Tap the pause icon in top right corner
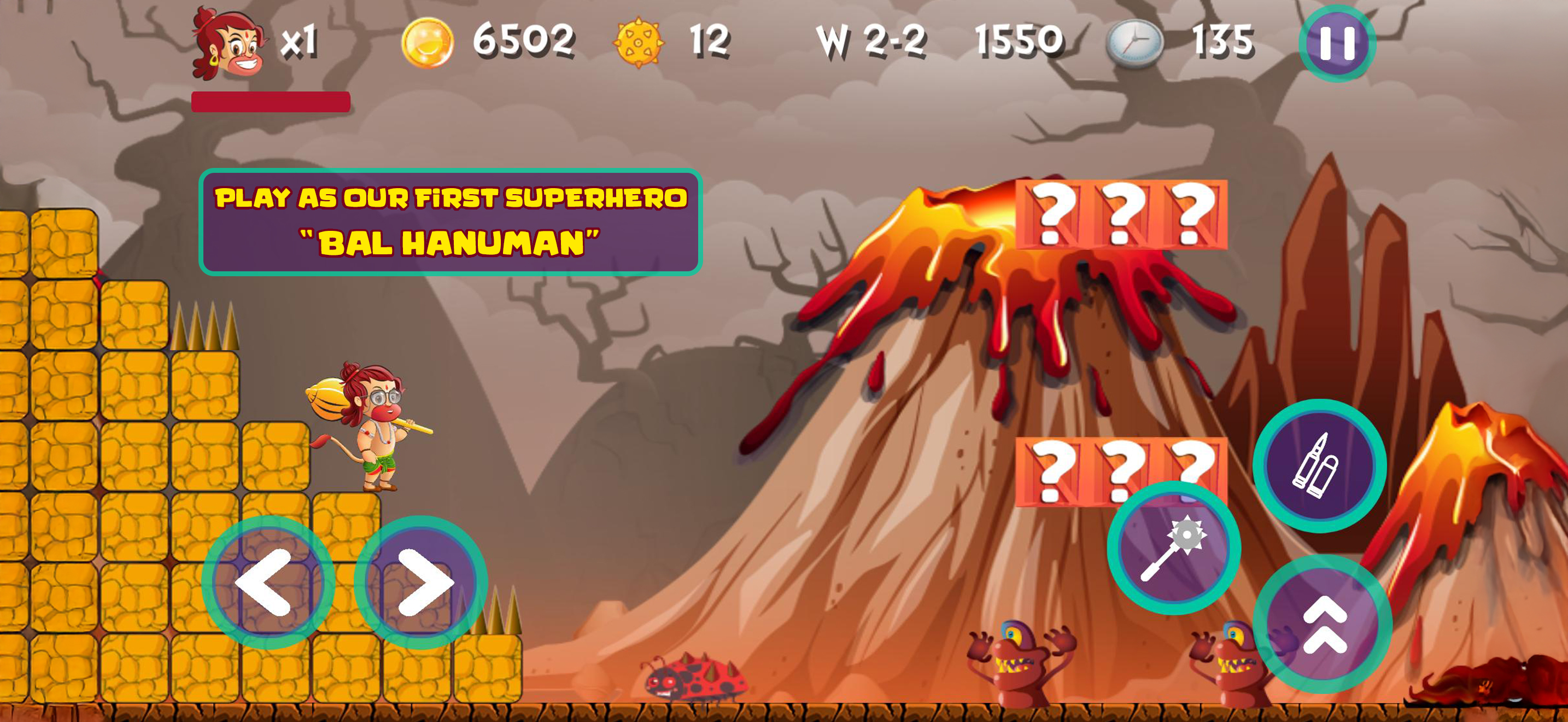 click(x=1337, y=42)
